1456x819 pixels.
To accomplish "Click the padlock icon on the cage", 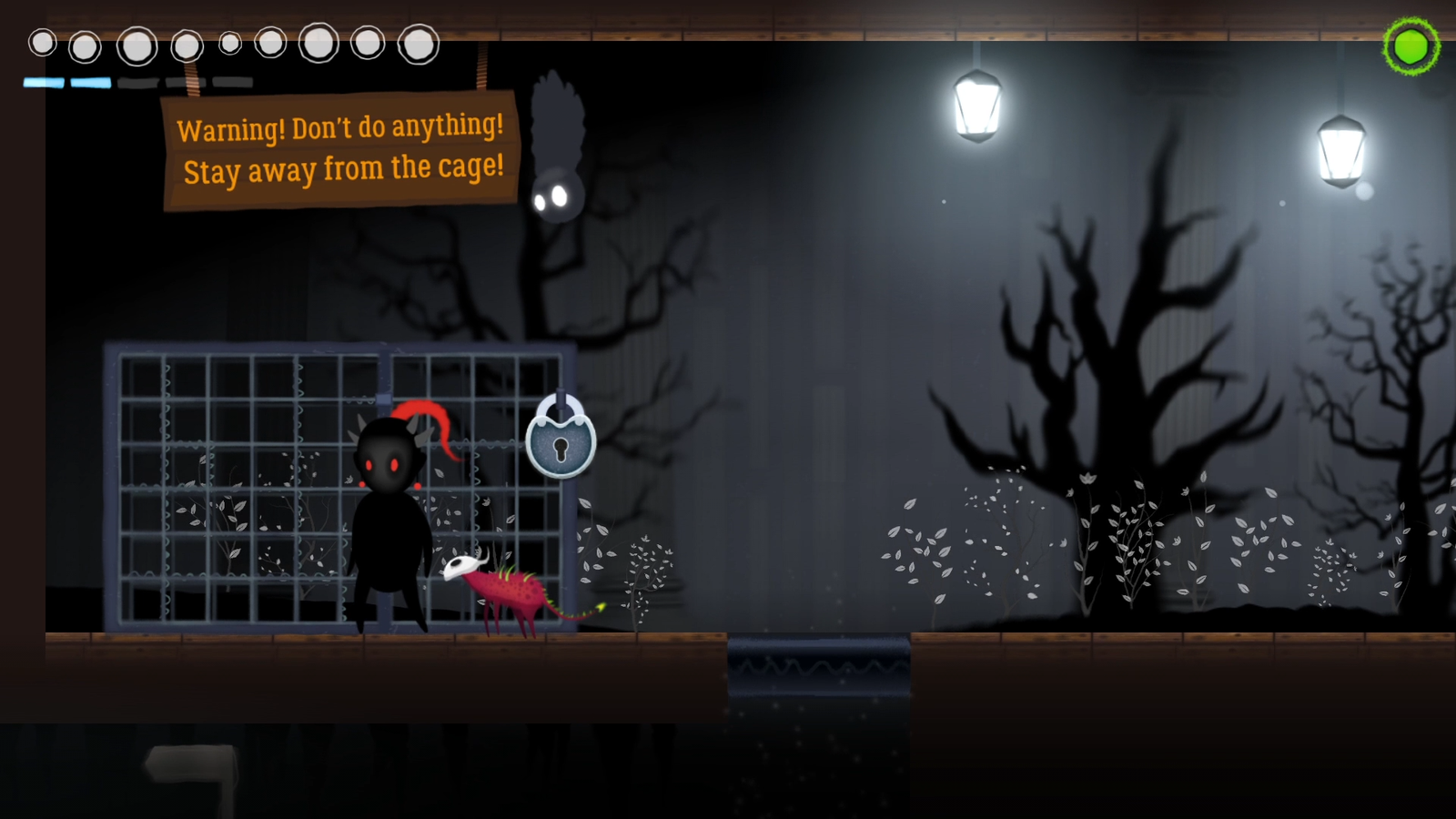I will tap(561, 440).
